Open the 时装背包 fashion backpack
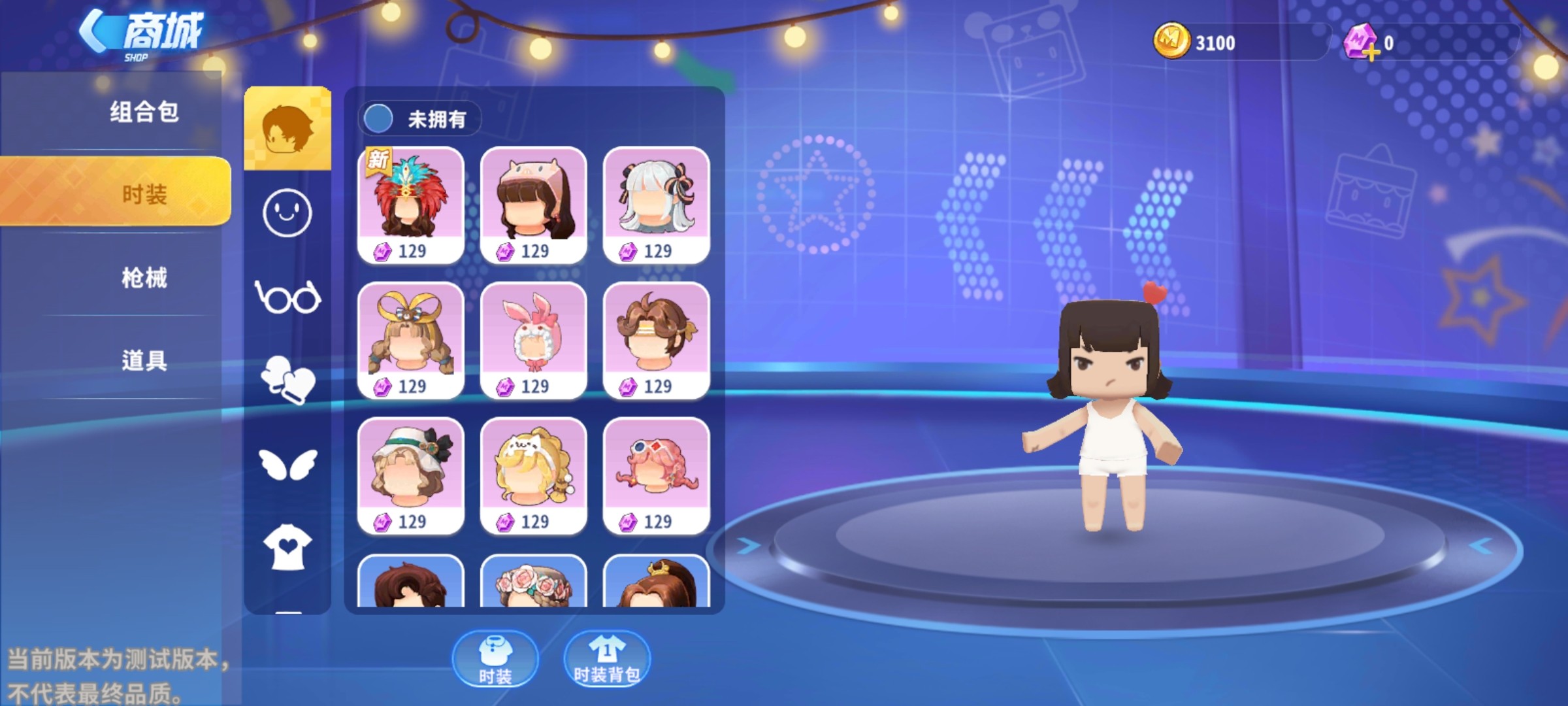Screen dimensions: 1568x706 pyautogui.click(x=607, y=659)
